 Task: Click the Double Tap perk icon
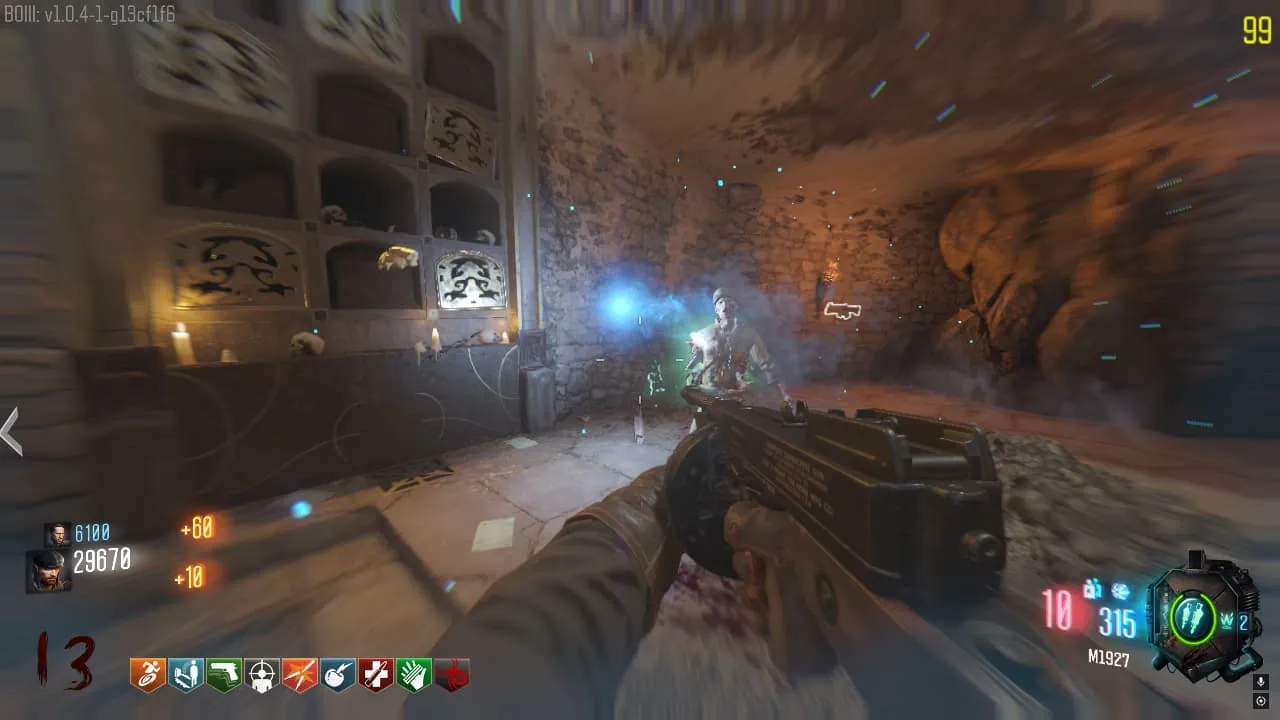[299, 675]
